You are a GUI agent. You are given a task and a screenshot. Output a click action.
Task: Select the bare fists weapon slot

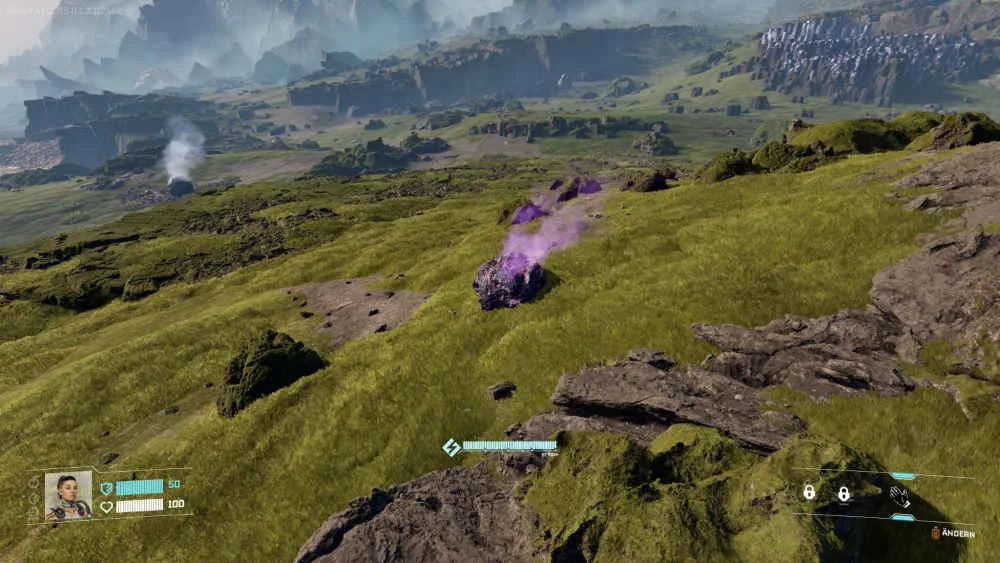pos(900,495)
